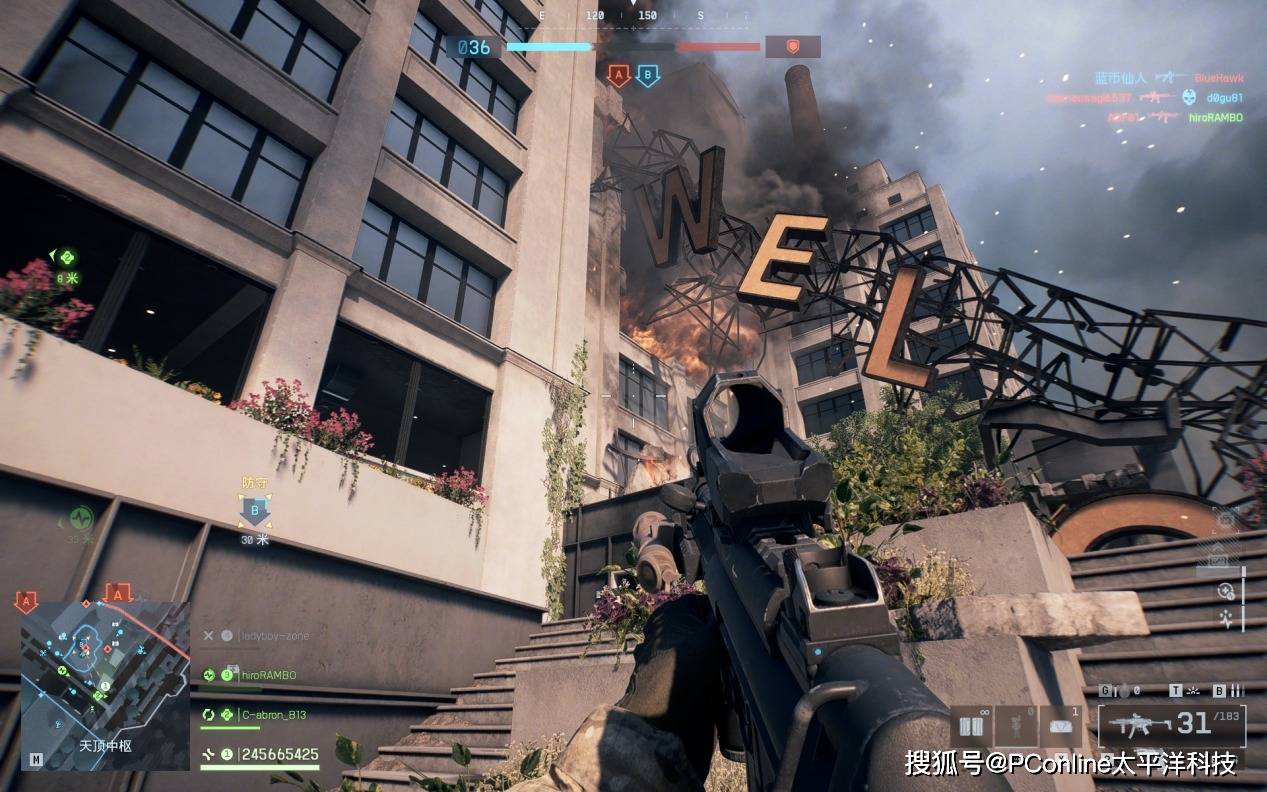Click the red objective A icon under the score bar
Screen dimensions: 1267x792
[619, 74]
